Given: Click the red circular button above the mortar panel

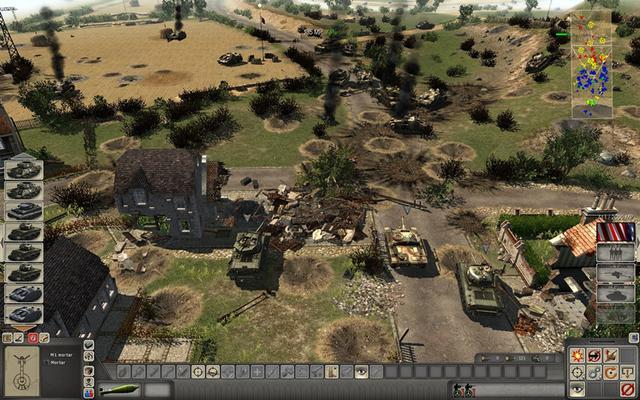Looking at the screenshot, I should pos(32,338).
